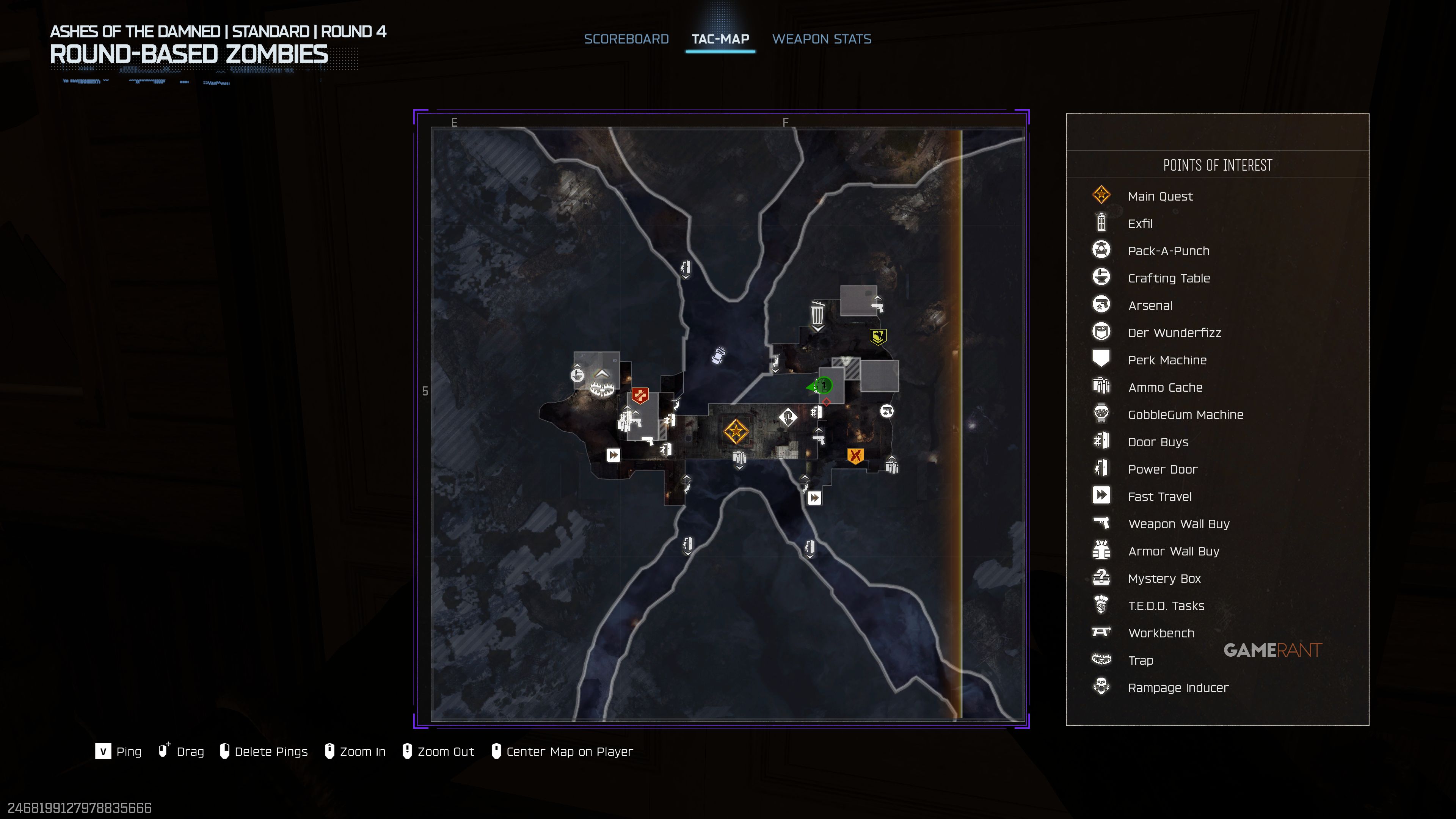Image resolution: width=1456 pixels, height=819 pixels.
Task: Choose GobbleGum Machine in the legend
Action: [1185, 415]
